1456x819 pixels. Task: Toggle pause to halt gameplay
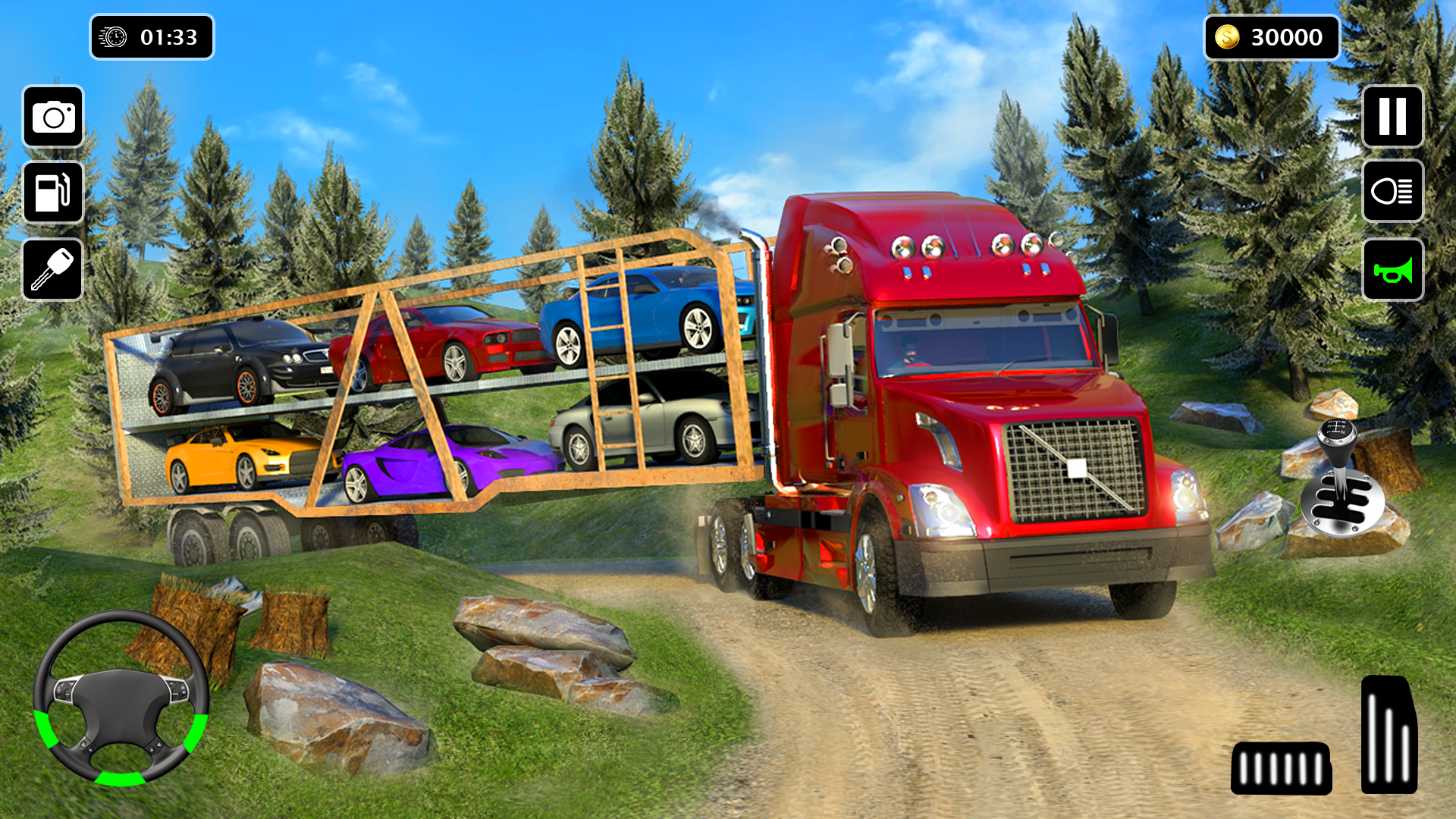1392,115
